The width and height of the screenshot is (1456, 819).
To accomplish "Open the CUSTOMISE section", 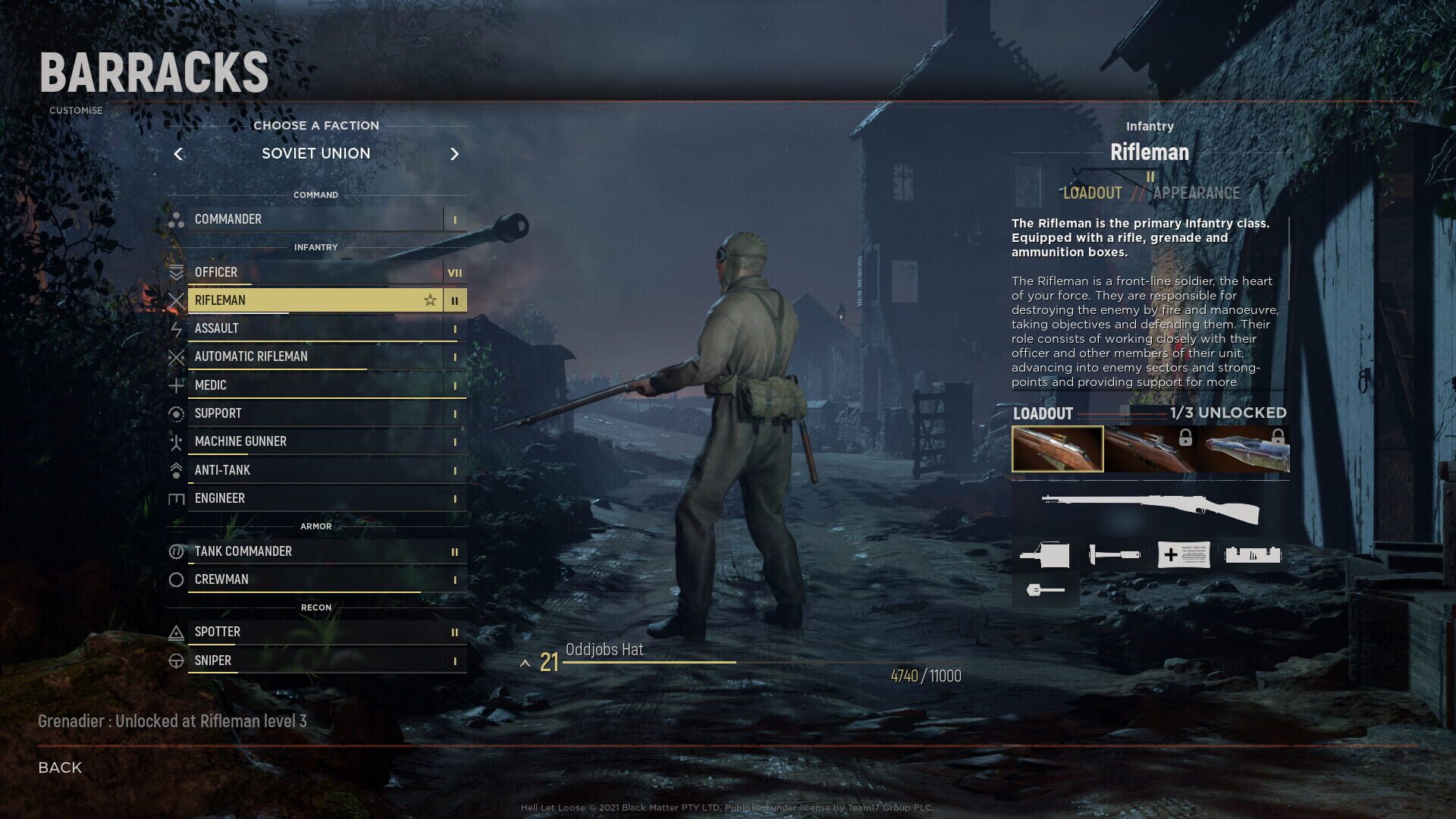I will click(75, 110).
